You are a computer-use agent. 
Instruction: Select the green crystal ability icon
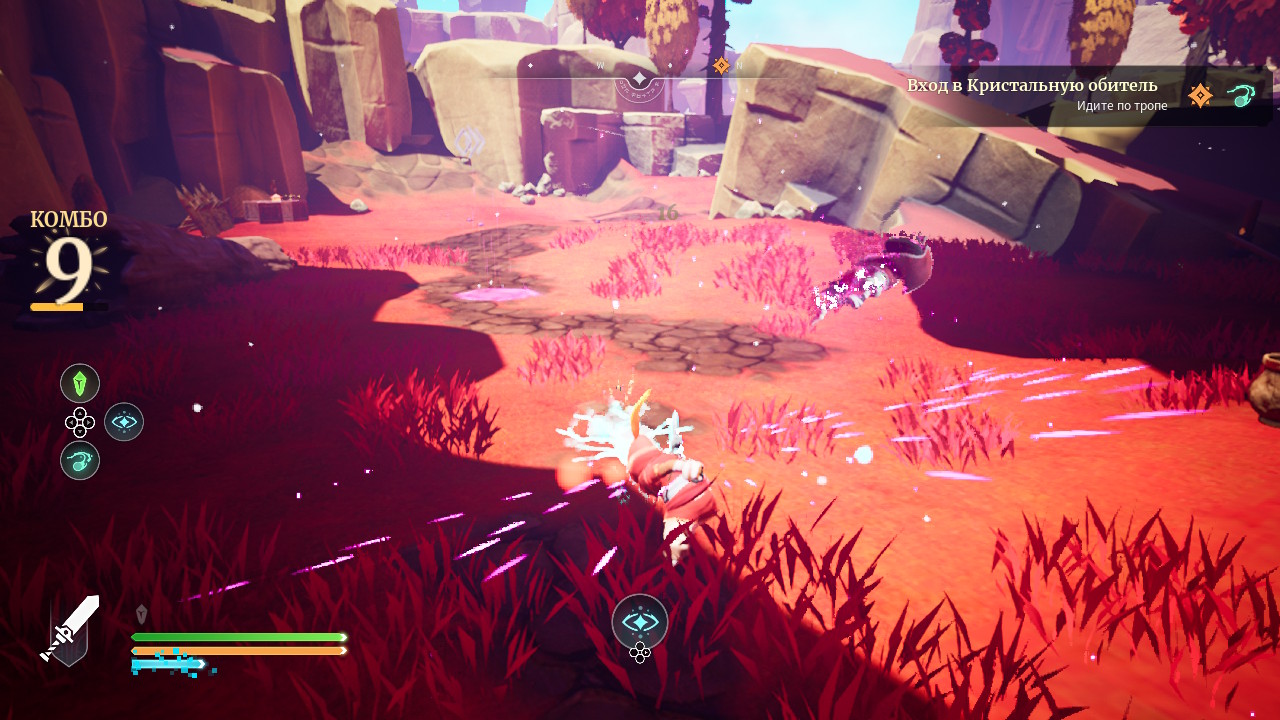pos(80,383)
